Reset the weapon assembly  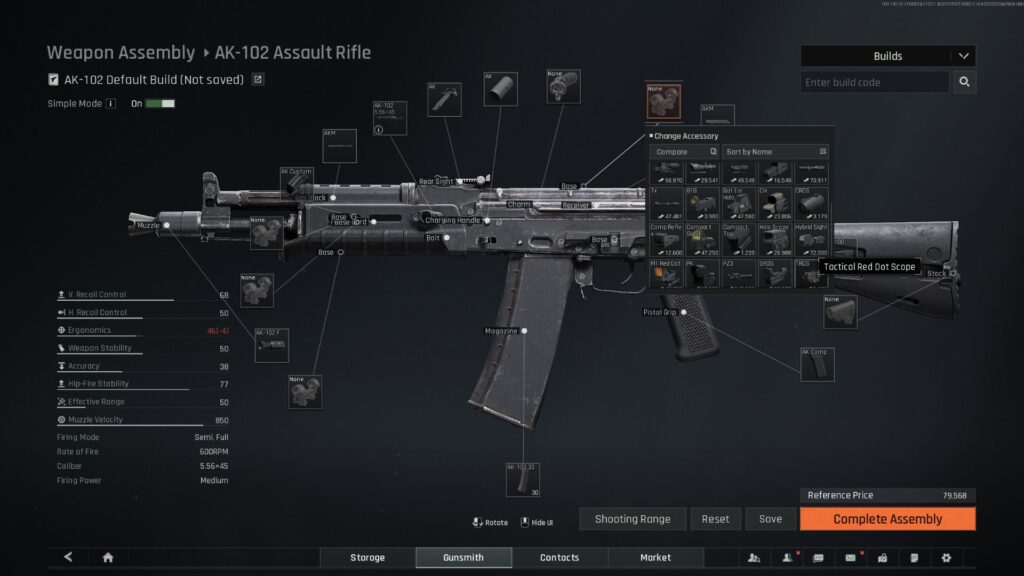pyautogui.click(x=715, y=519)
